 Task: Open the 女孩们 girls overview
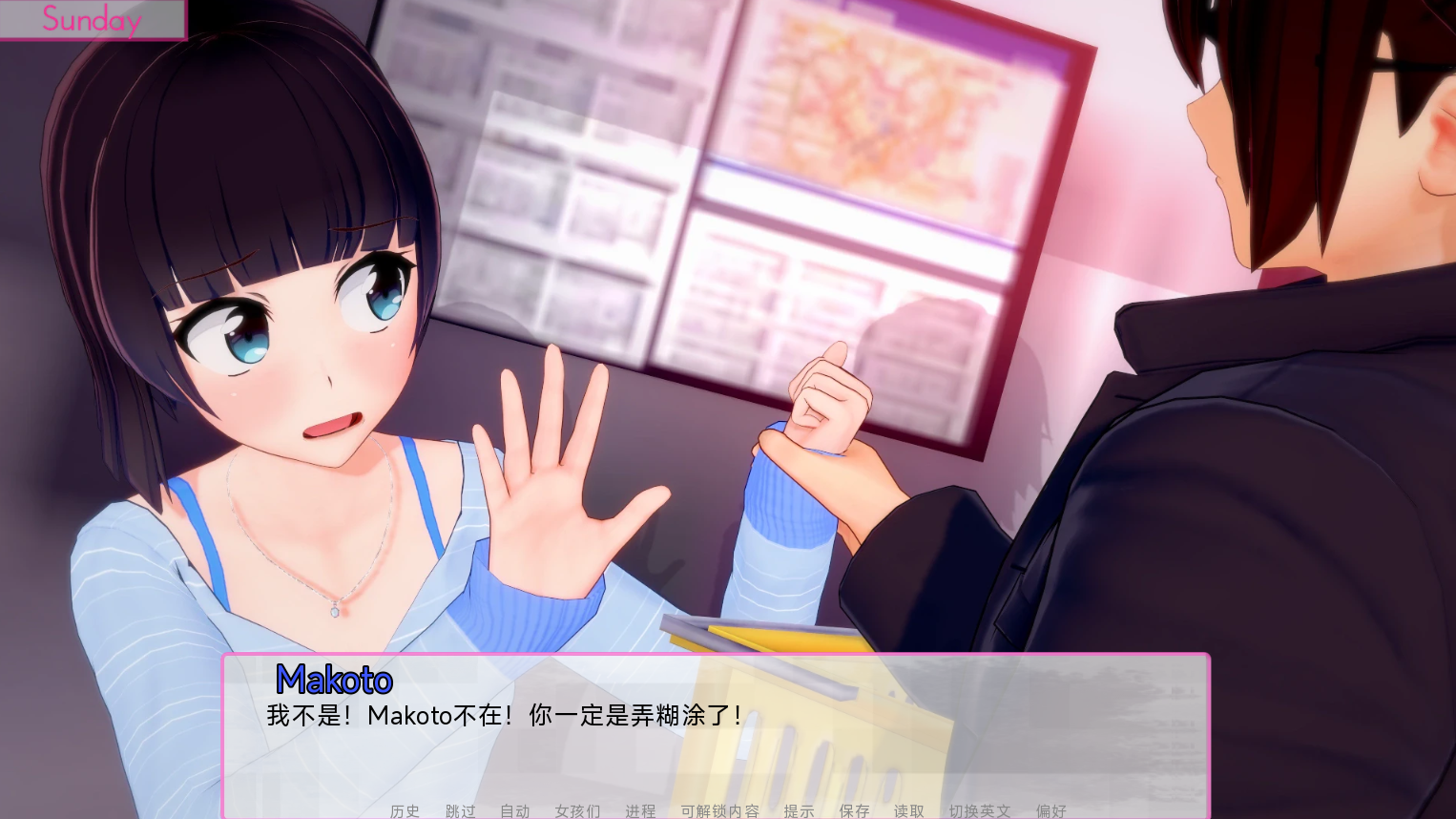[576, 810]
